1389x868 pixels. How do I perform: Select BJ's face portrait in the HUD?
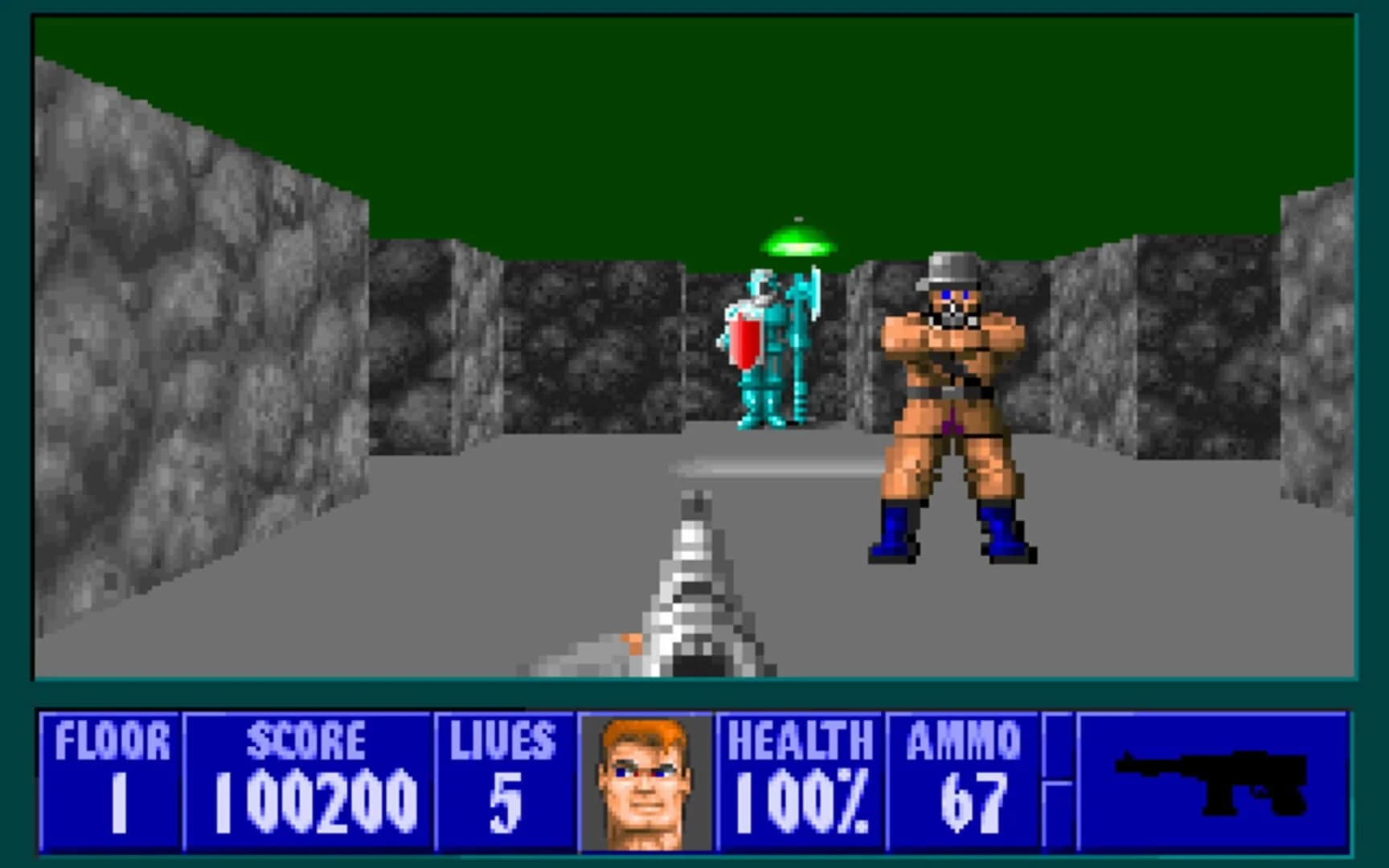tap(643, 784)
